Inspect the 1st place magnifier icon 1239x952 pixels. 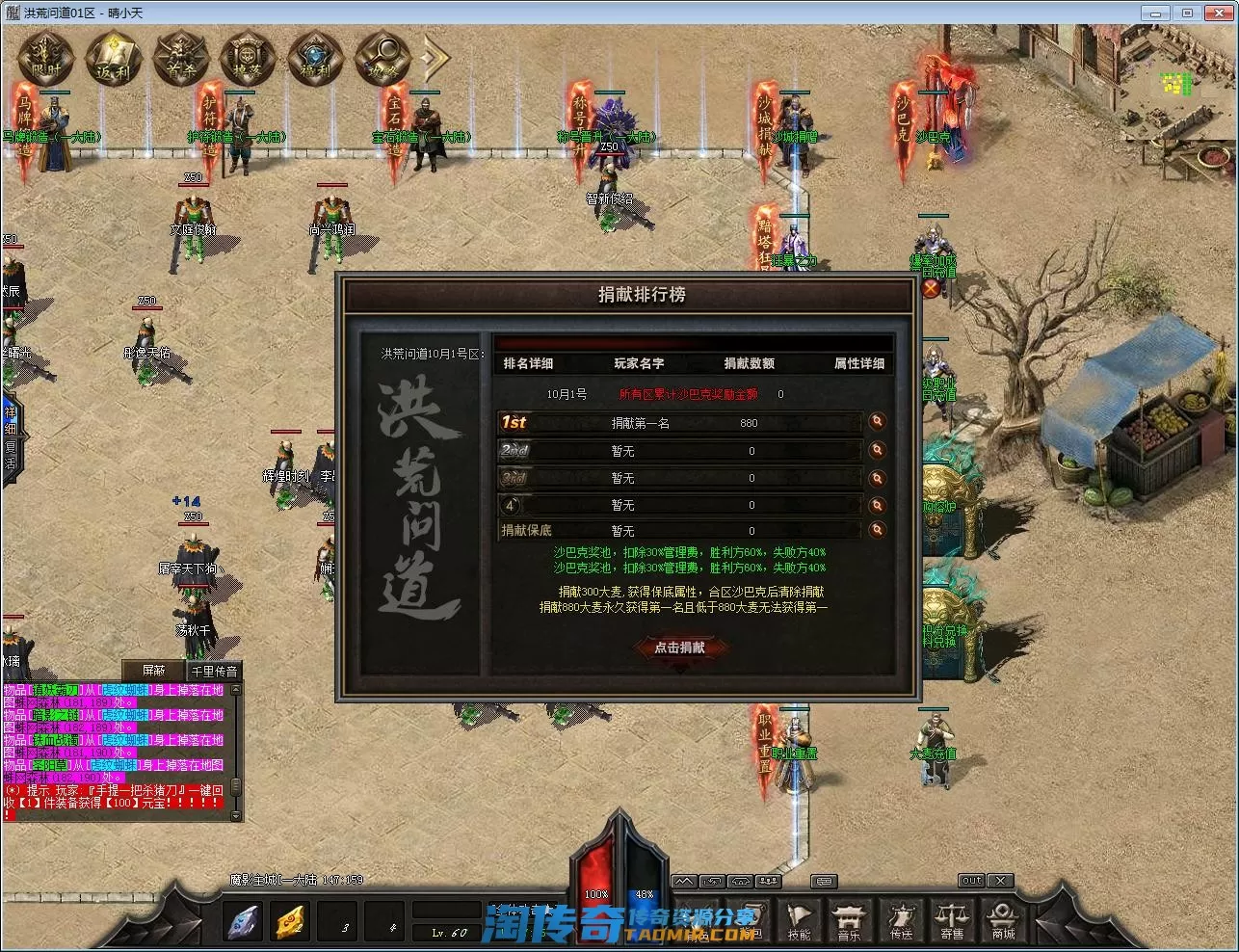(877, 422)
